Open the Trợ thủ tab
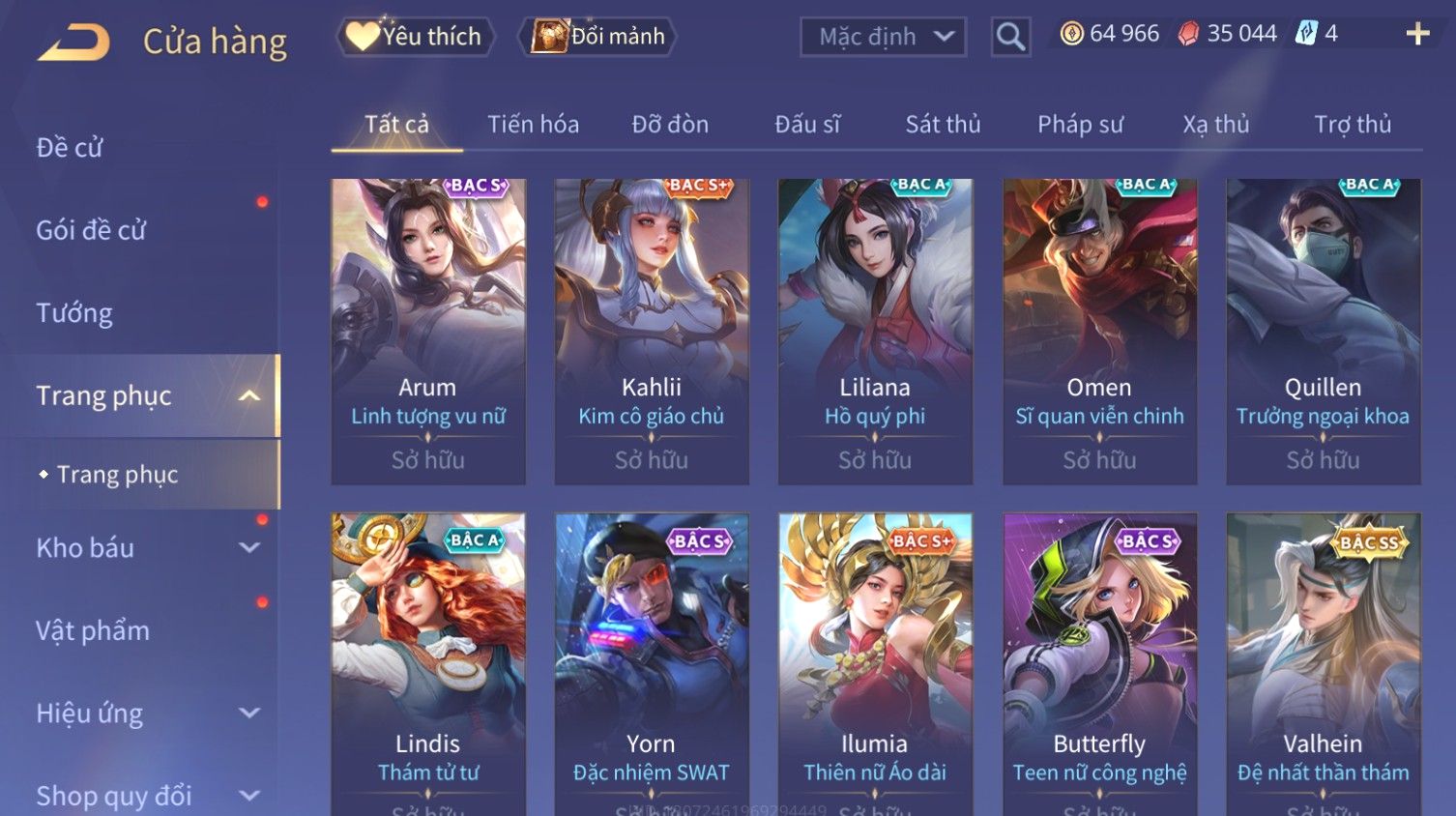The height and width of the screenshot is (816, 1456). coord(1352,125)
